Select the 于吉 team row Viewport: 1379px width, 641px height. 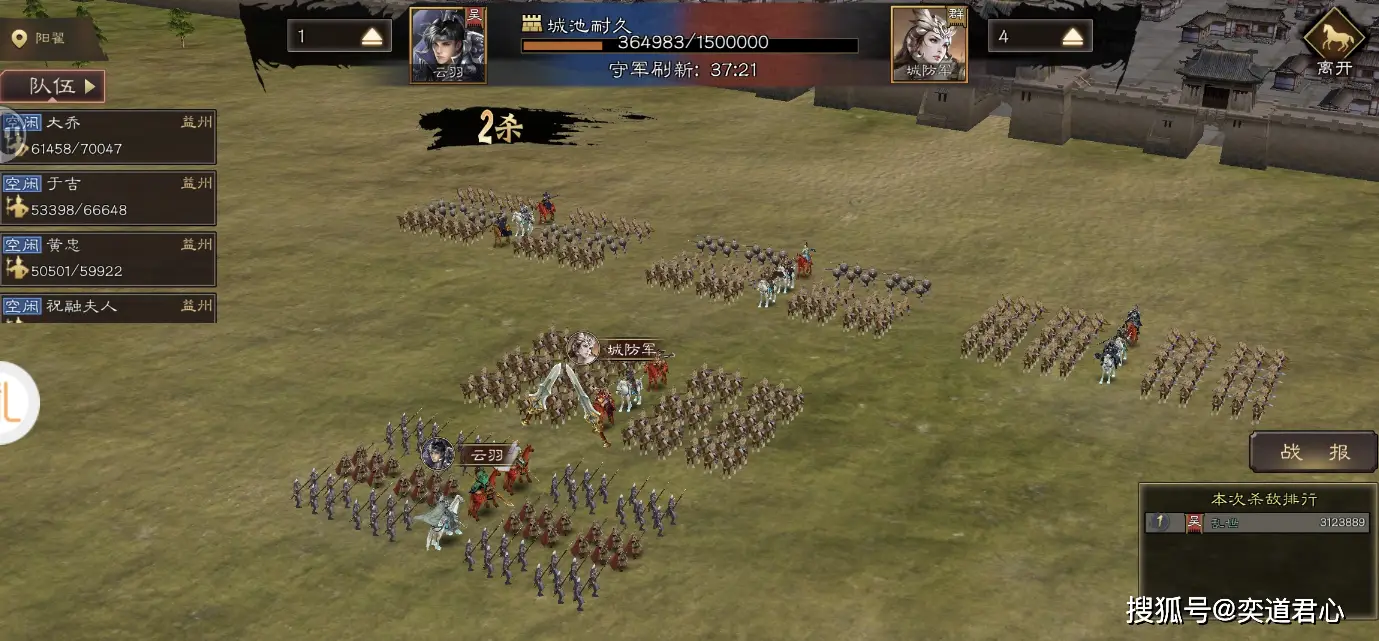pos(109,197)
